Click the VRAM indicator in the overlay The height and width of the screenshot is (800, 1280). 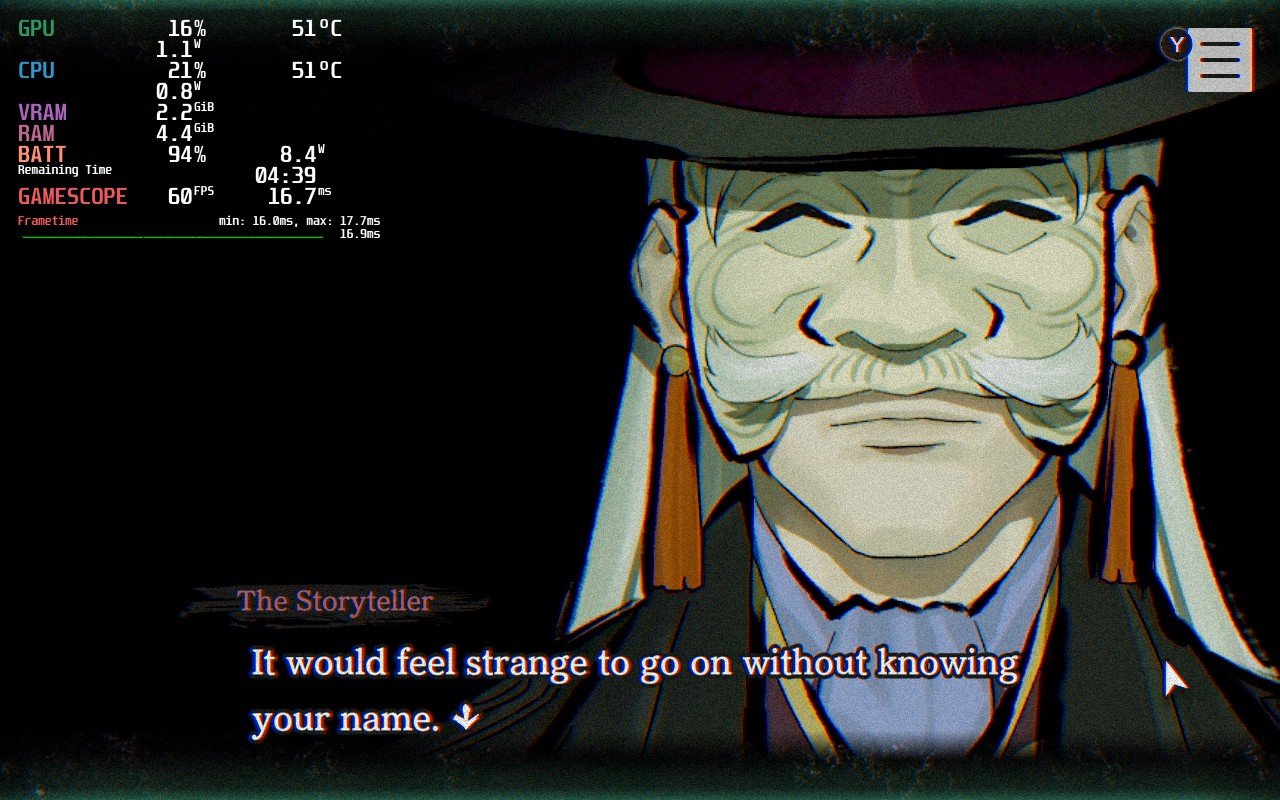(x=41, y=112)
